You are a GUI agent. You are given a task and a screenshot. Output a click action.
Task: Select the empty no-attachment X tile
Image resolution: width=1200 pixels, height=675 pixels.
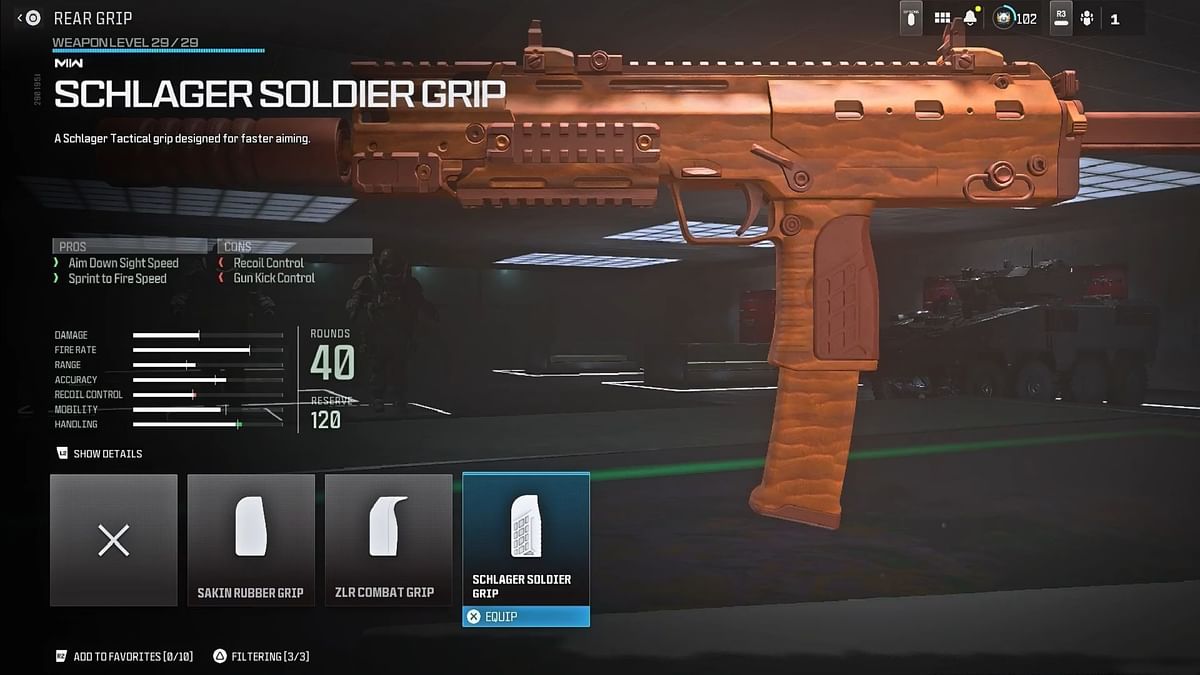click(x=114, y=540)
